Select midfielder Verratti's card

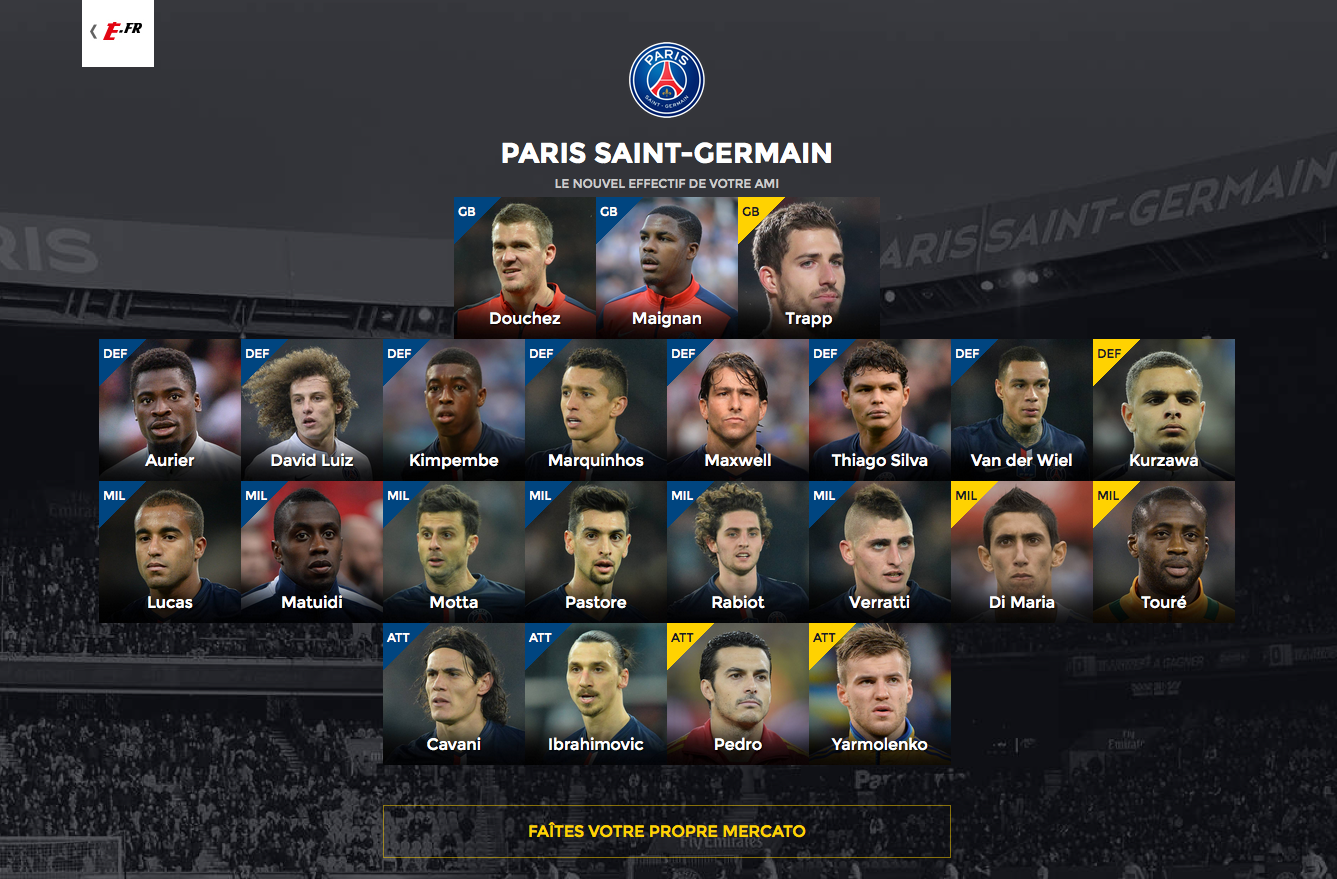[880, 551]
